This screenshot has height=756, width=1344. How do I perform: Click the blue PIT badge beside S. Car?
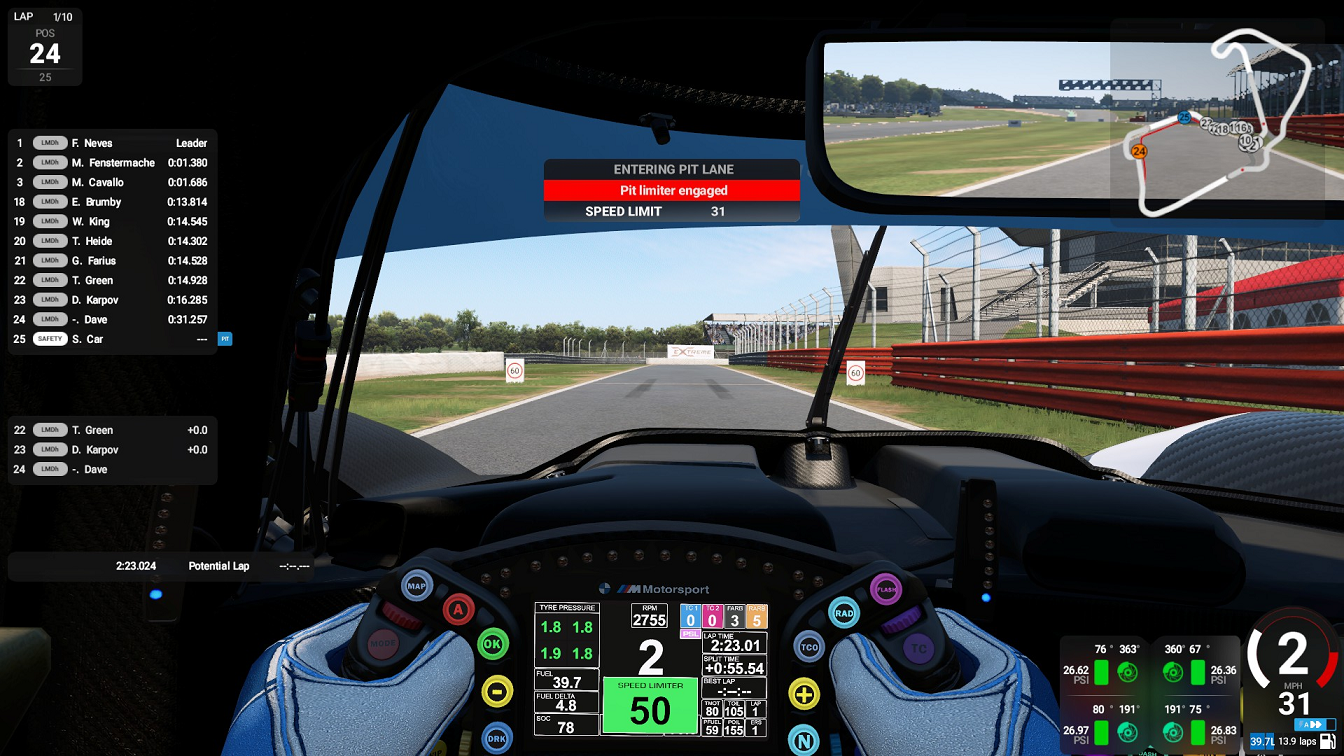pos(225,339)
